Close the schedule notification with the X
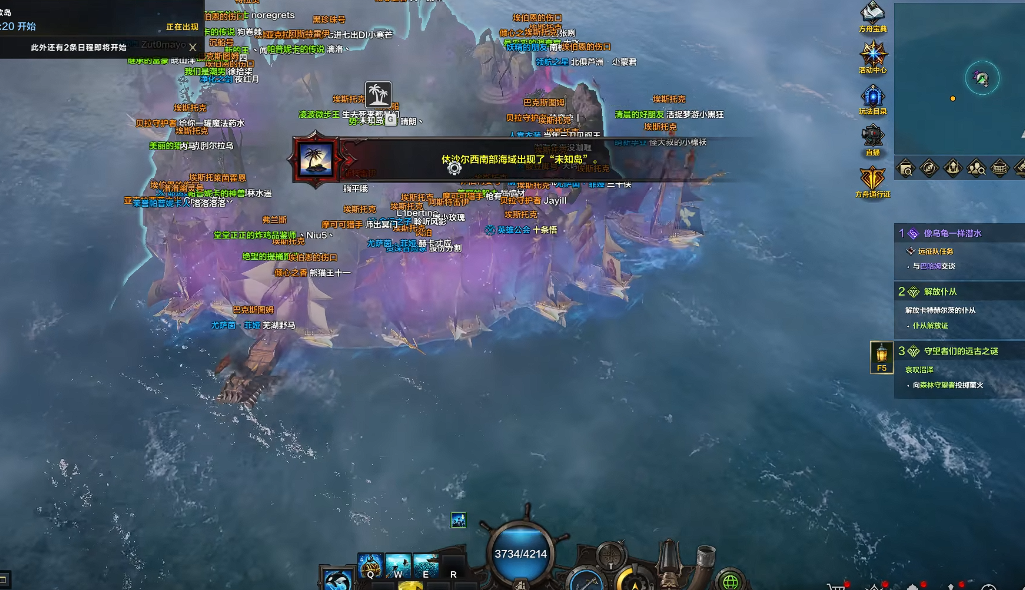1025x590 pixels. pyautogui.click(x=193, y=47)
